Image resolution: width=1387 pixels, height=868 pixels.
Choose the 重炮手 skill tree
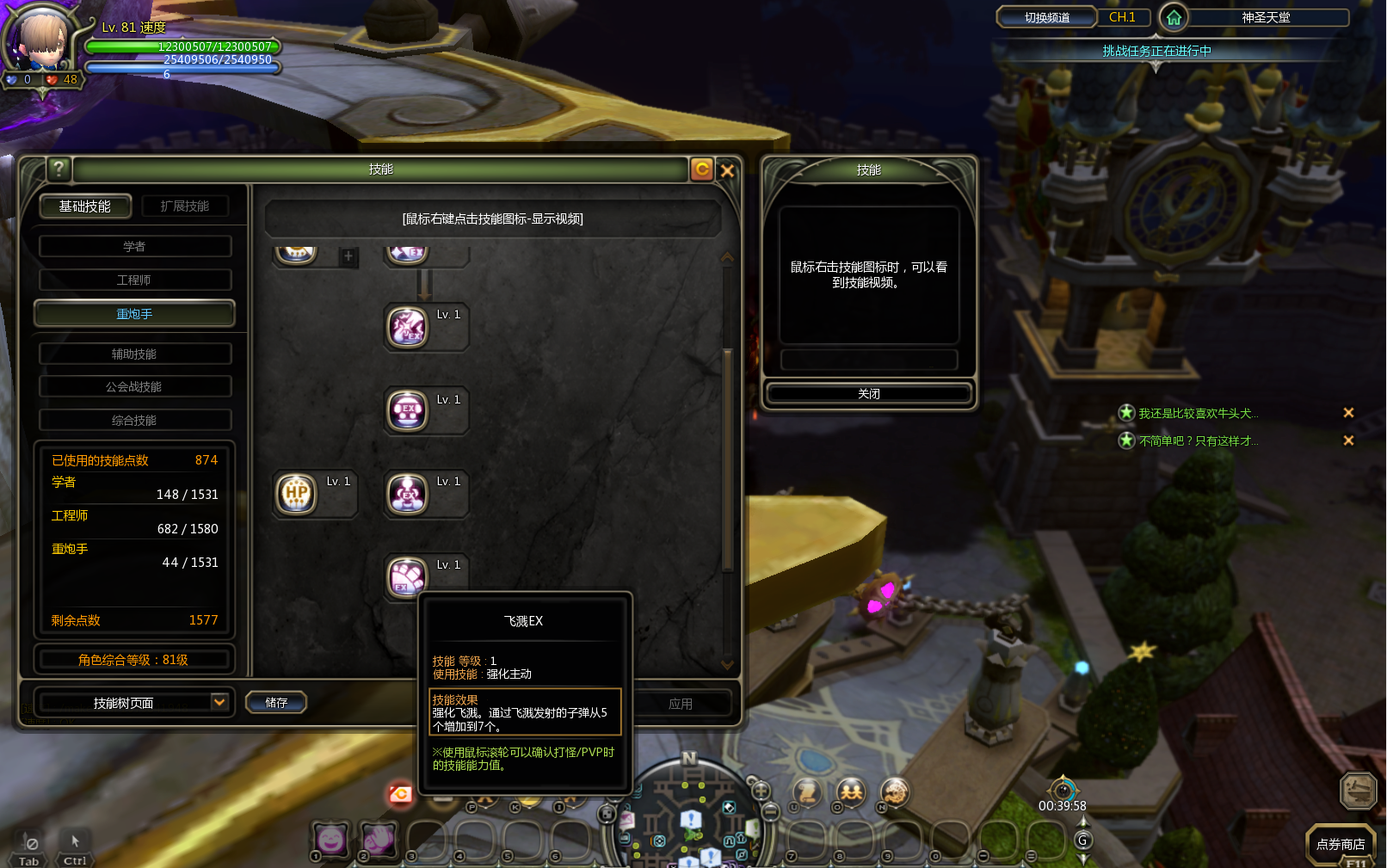tap(134, 314)
